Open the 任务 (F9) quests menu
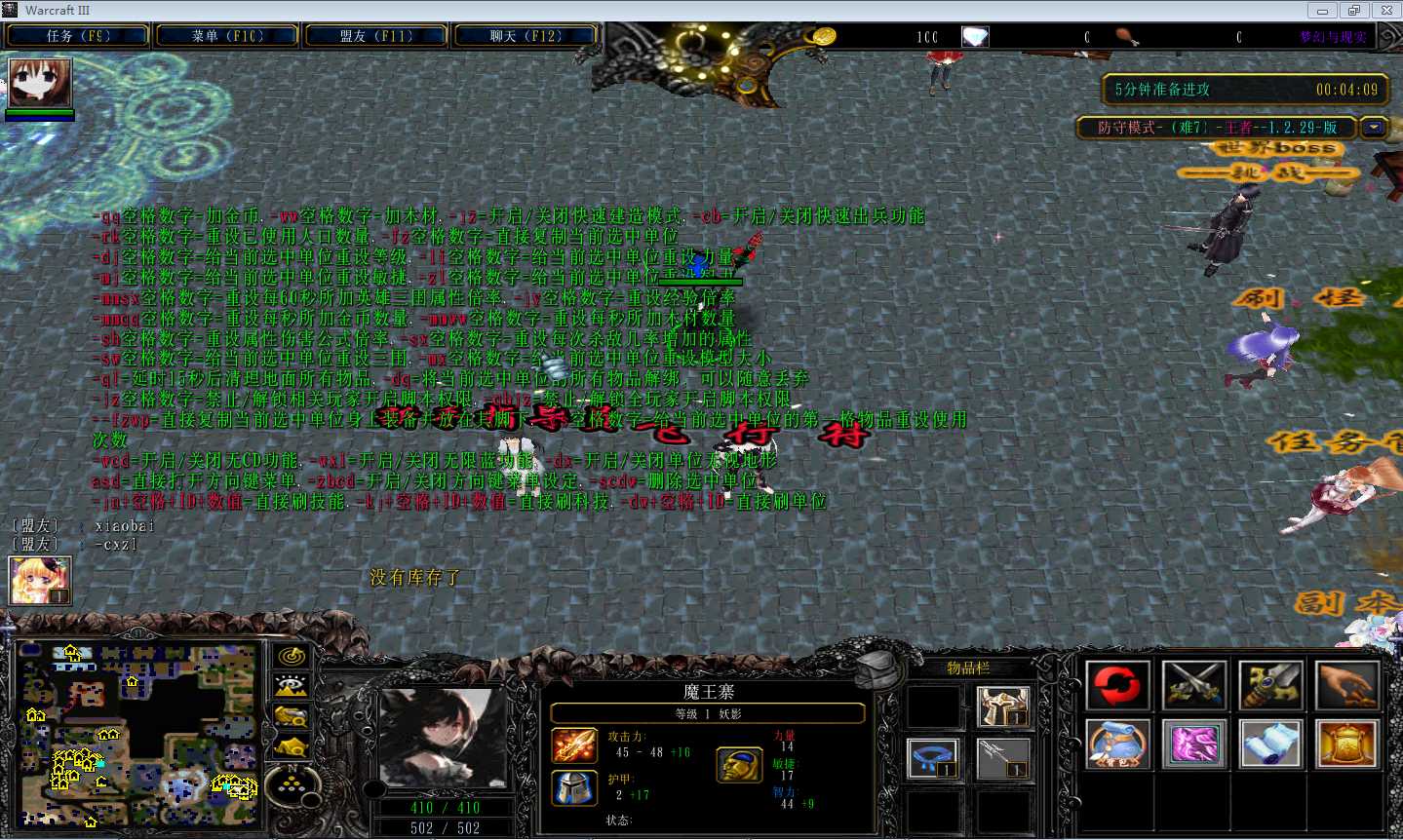This screenshot has width=1403, height=840. [78, 36]
